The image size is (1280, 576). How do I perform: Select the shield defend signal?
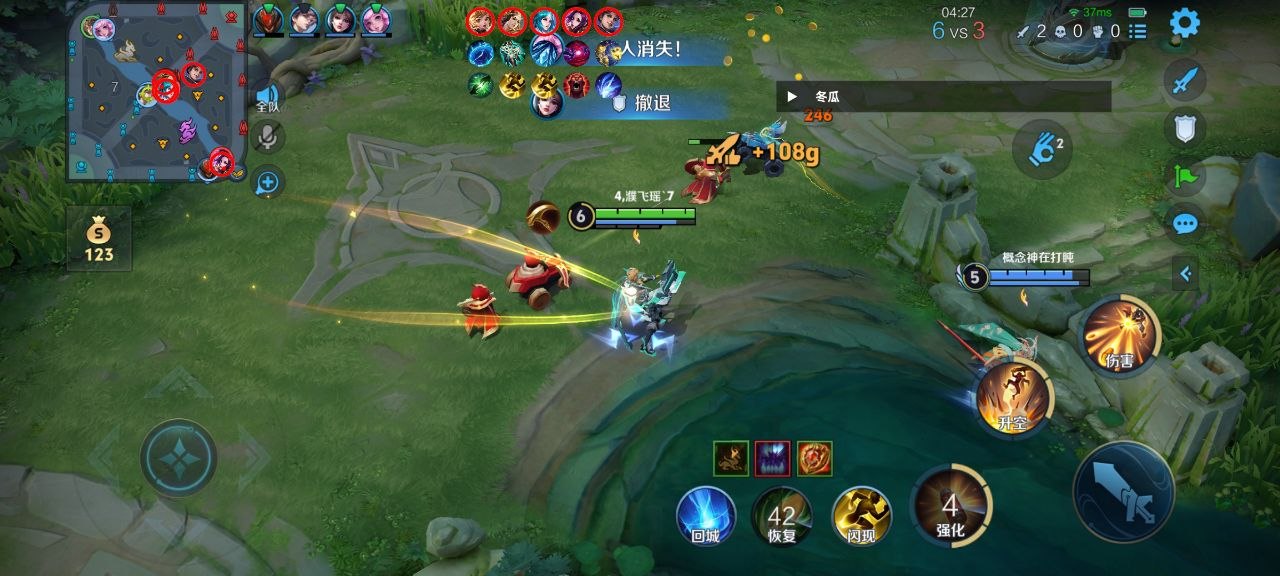click(x=1185, y=127)
